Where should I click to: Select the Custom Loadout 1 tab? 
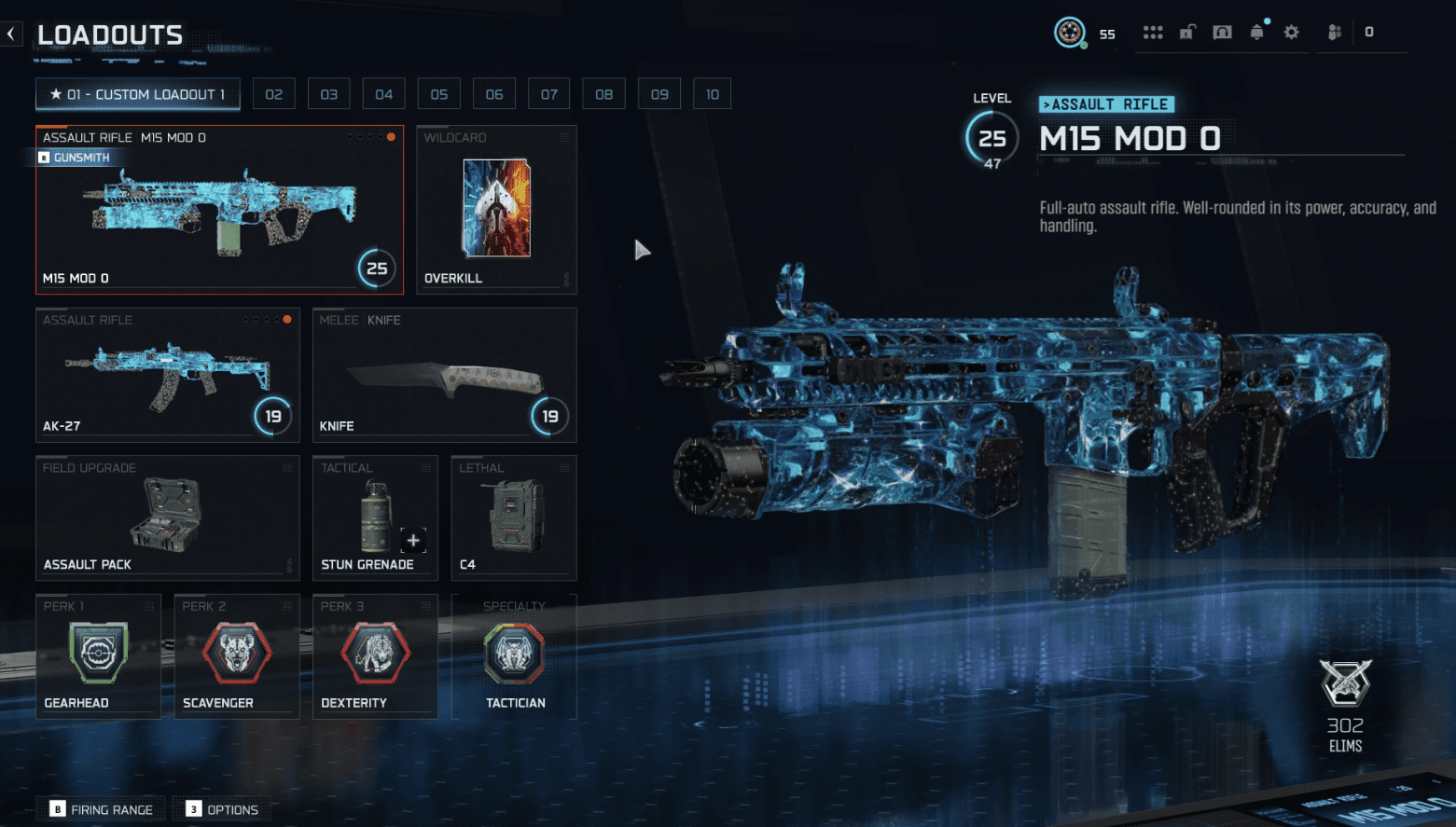point(137,94)
